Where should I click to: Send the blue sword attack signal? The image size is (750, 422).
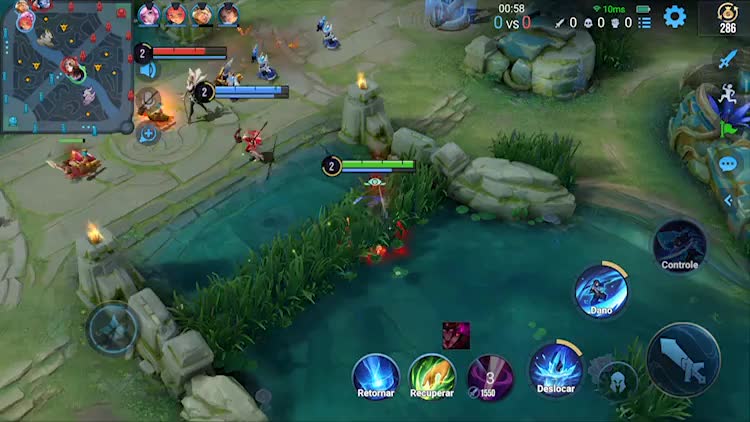click(727, 60)
